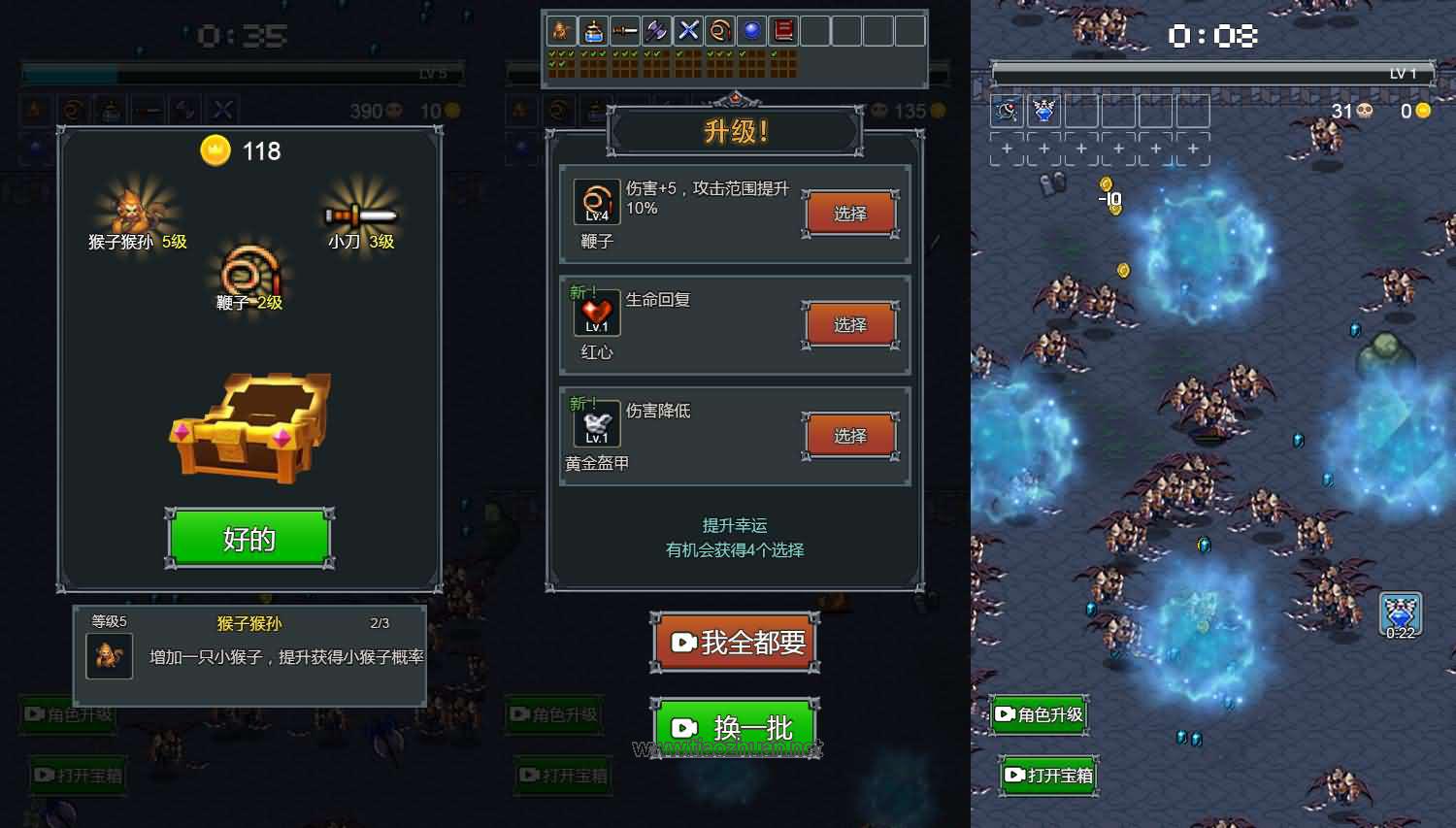The image size is (1456, 828).
Task: Select the whip weapon icon in inventory
Action: pyautogui.click(x=720, y=30)
